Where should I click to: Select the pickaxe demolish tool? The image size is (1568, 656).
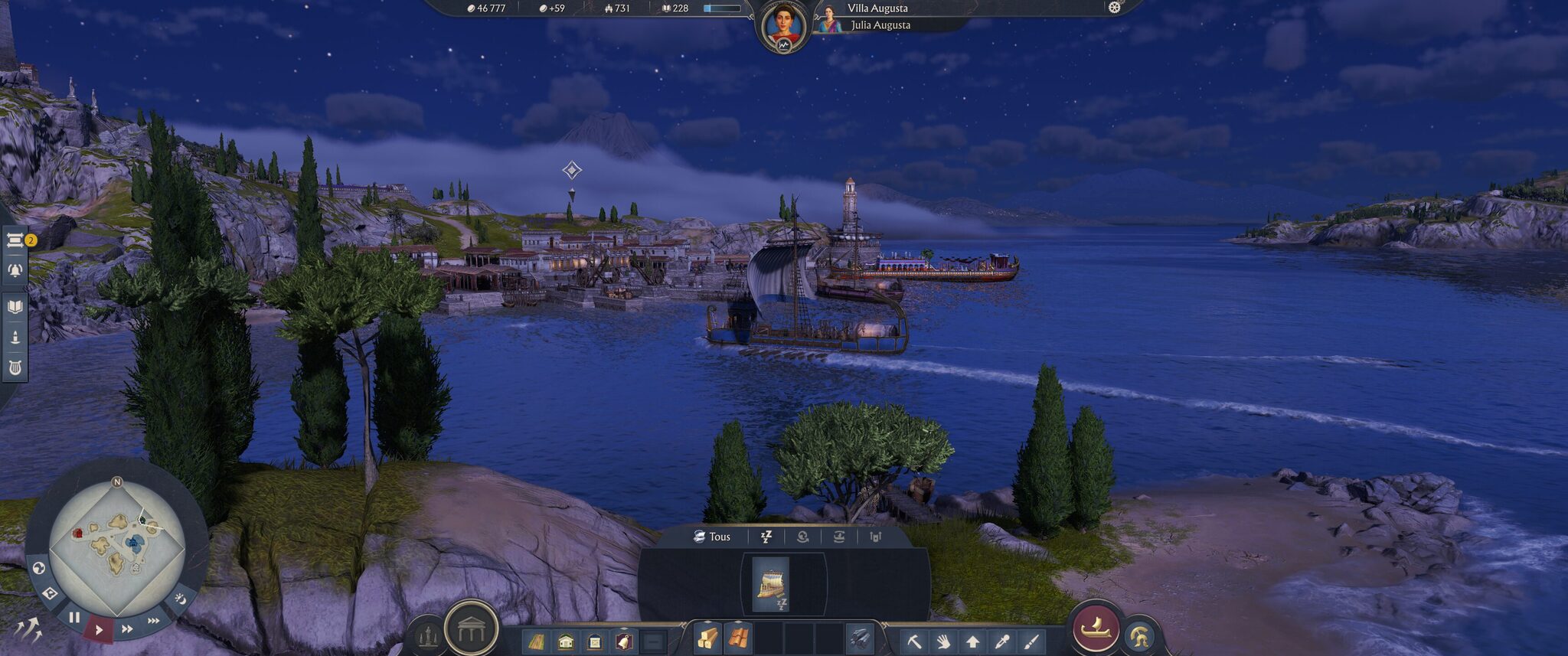913,641
